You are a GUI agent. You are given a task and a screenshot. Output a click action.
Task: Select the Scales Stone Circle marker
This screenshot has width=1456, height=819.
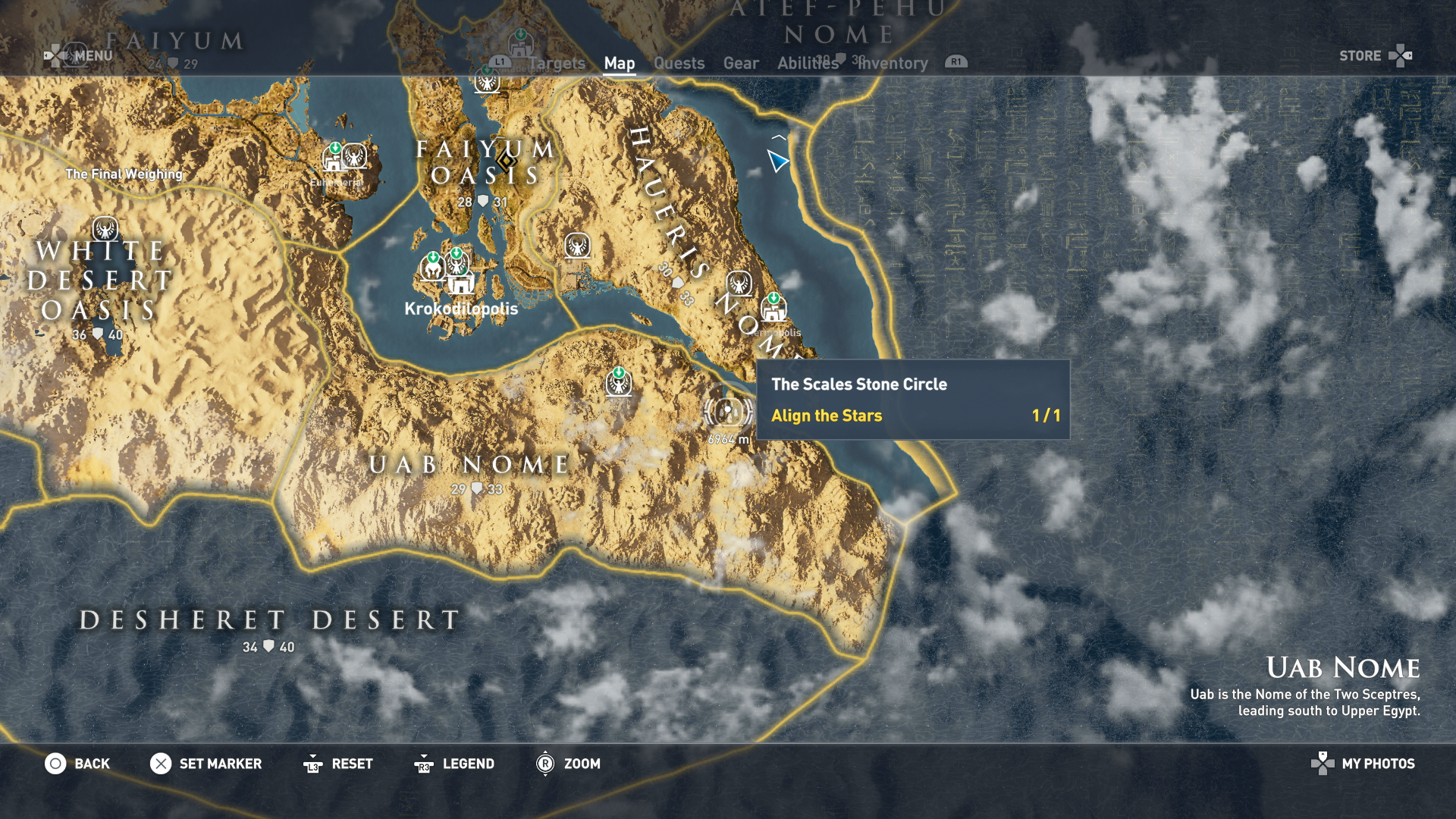point(727,410)
